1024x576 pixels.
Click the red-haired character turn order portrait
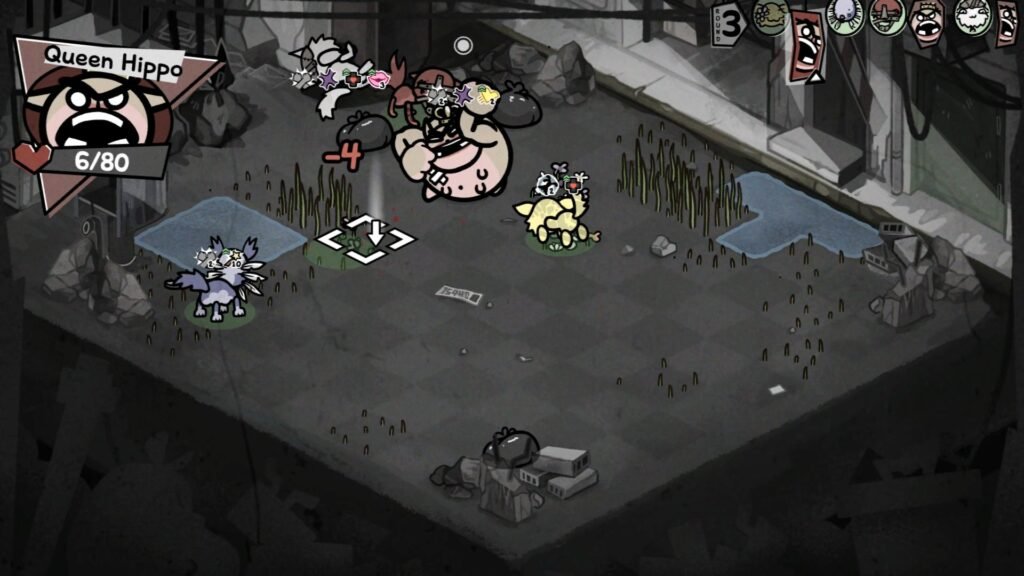(x=886, y=17)
